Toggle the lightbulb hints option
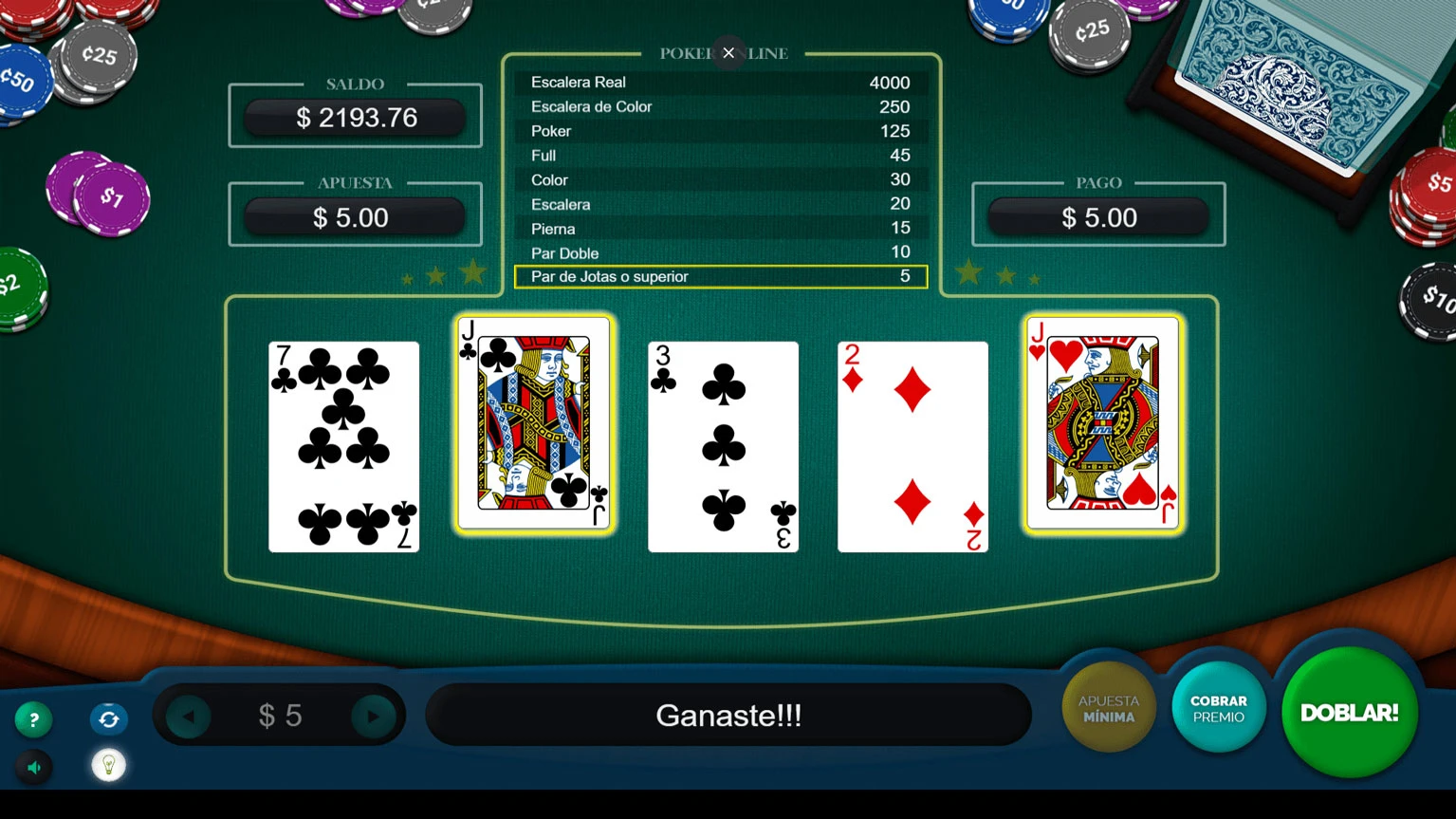 (108, 765)
